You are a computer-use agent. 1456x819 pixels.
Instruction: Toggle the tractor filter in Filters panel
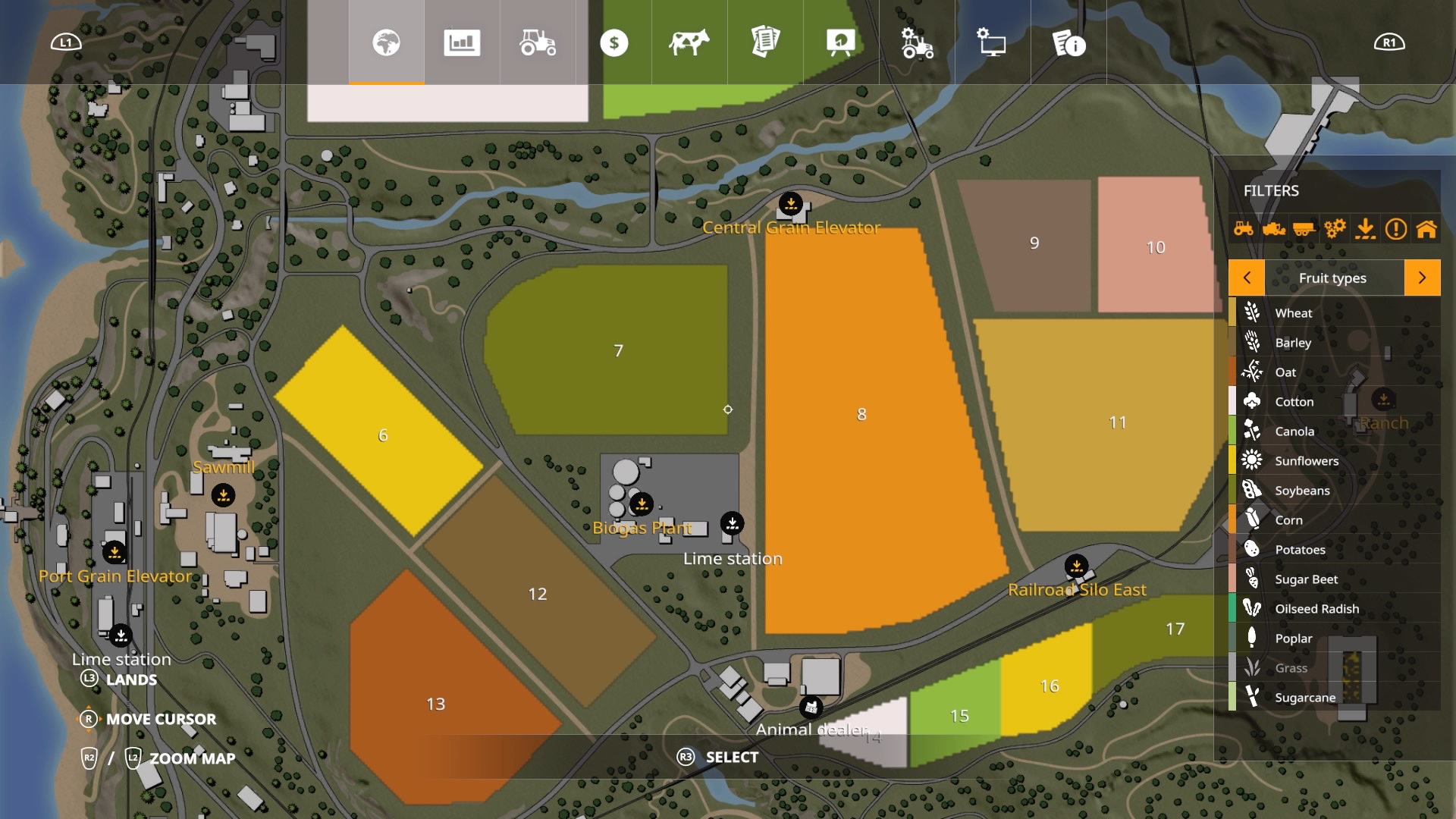pyautogui.click(x=1244, y=227)
